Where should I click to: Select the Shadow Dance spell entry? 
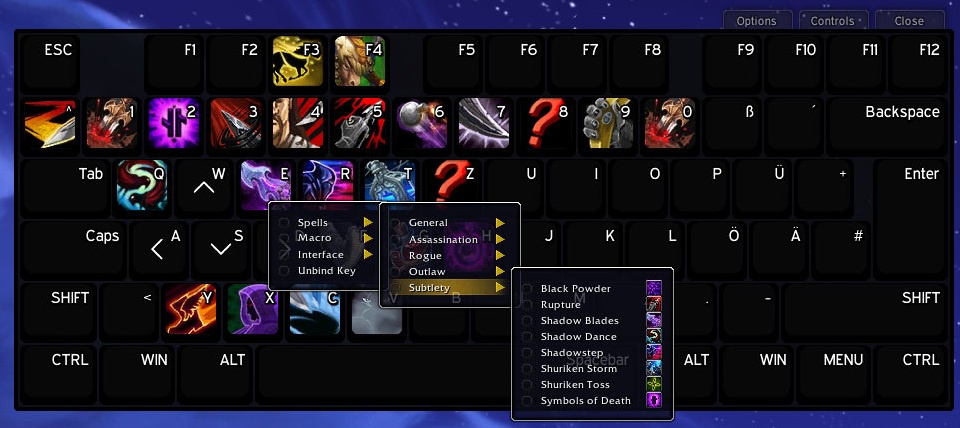578,337
